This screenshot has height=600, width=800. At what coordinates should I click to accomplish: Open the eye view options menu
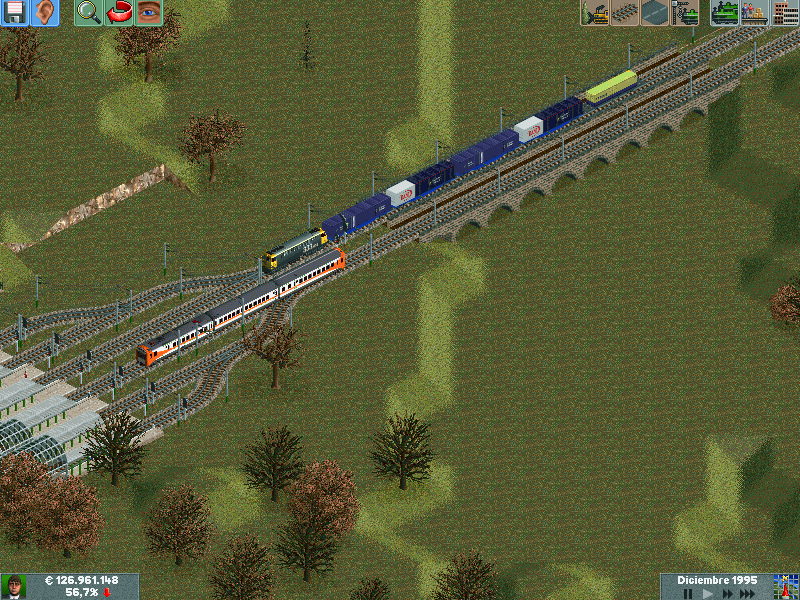[x=149, y=13]
